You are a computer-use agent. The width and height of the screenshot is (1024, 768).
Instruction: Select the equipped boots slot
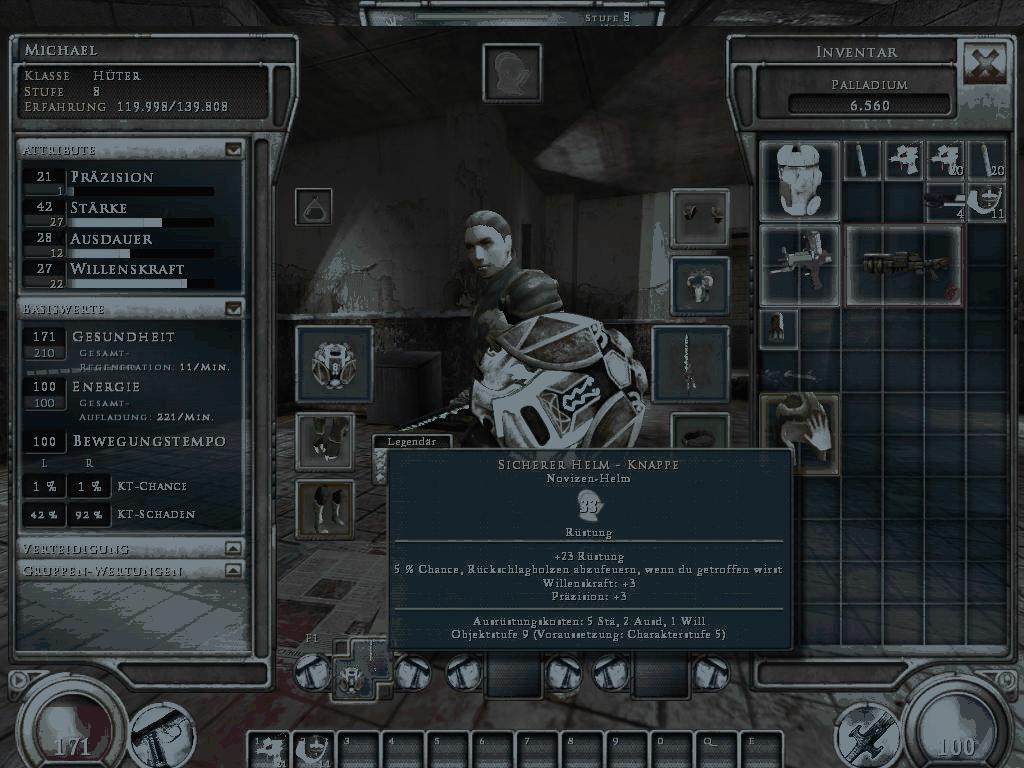325,508
